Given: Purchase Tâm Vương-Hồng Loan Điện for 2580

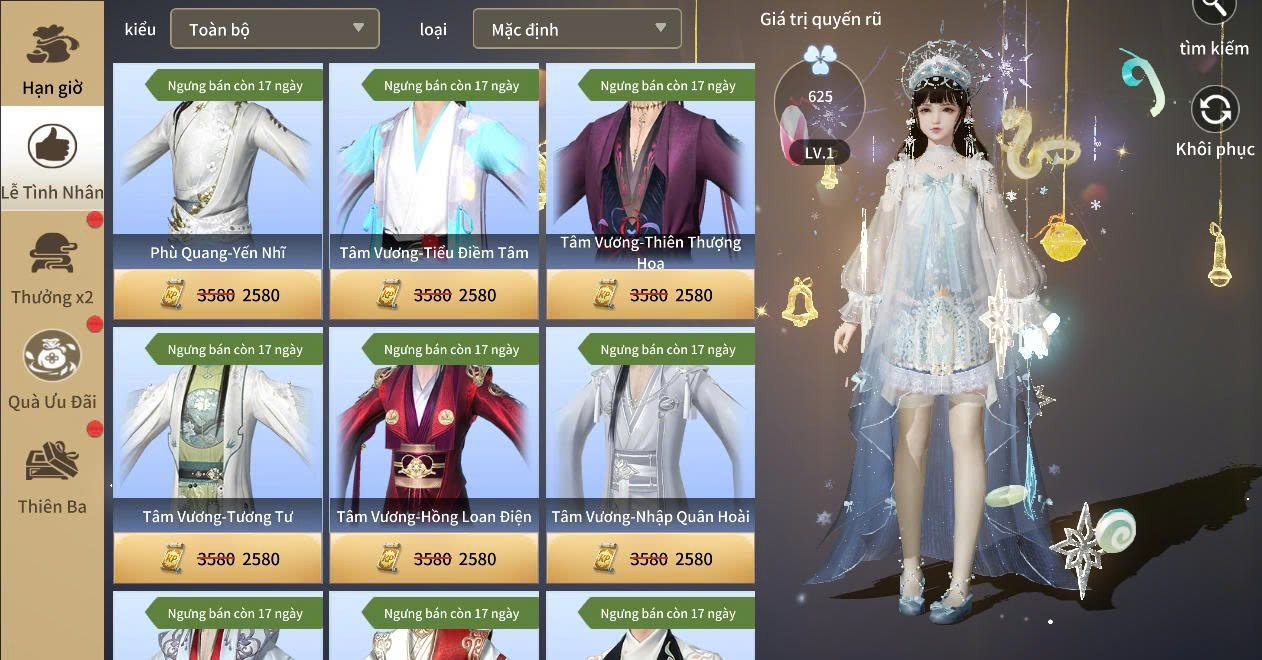Looking at the screenshot, I should click(x=434, y=559).
